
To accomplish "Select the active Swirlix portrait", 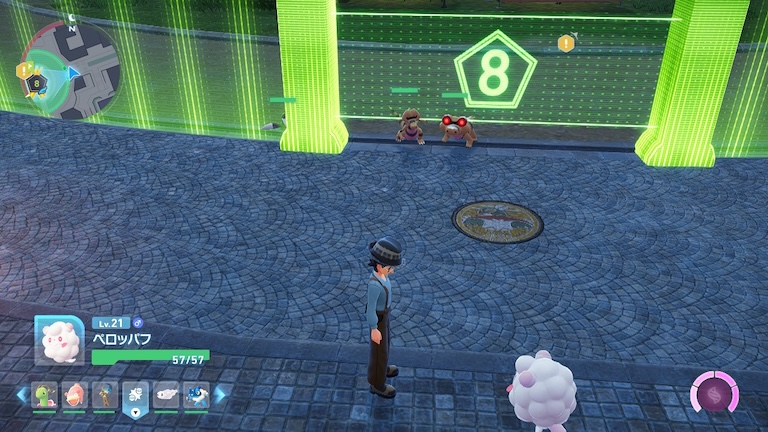I will pyautogui.click(x=59, y=341).
